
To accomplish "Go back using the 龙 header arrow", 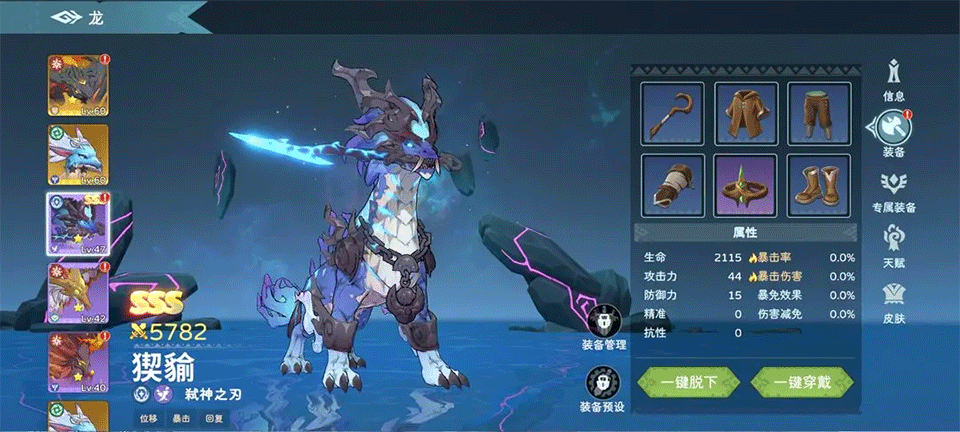I will point(69,17).
